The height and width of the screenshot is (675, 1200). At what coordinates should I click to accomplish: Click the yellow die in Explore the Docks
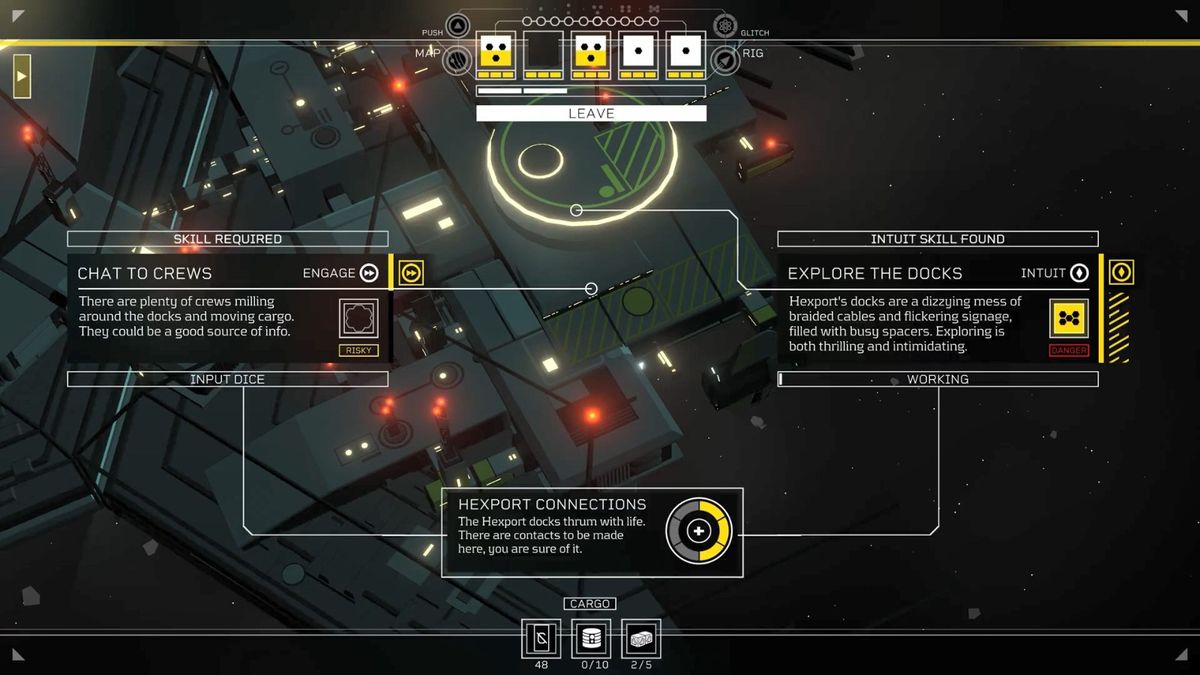(x=1068, y=319)
